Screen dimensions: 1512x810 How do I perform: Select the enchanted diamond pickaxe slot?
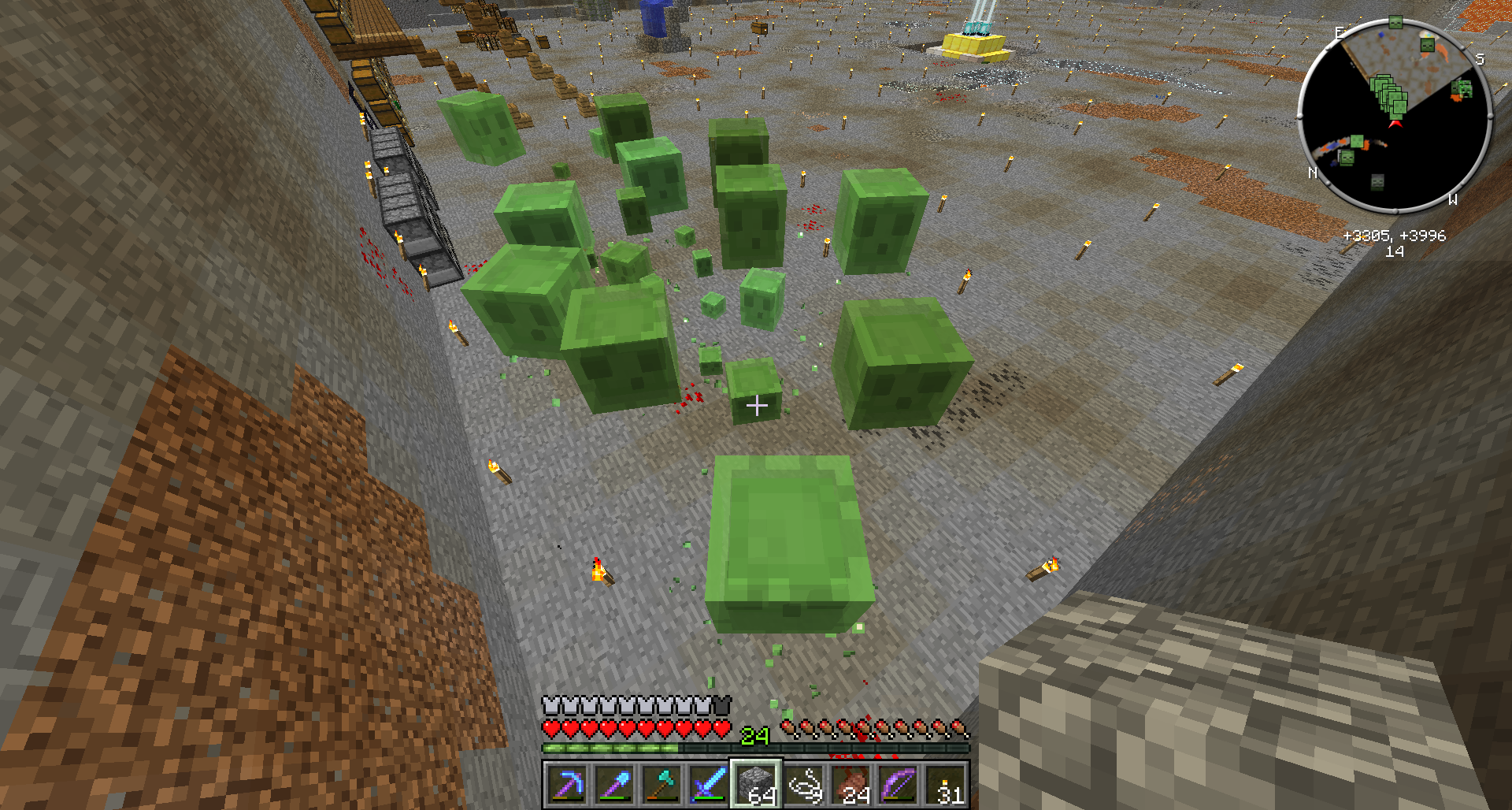(568, 785)
